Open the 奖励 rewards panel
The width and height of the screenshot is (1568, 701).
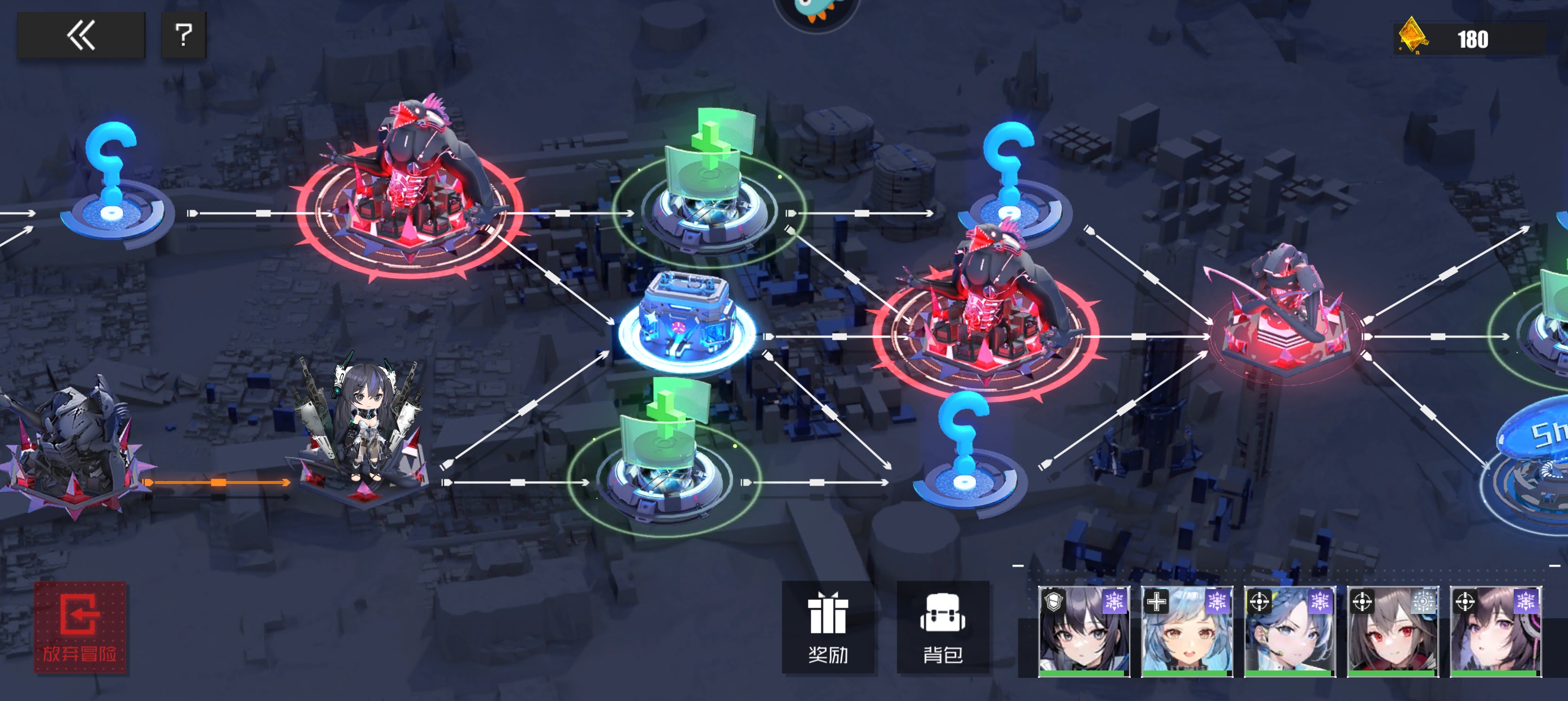tap(827, 627)
